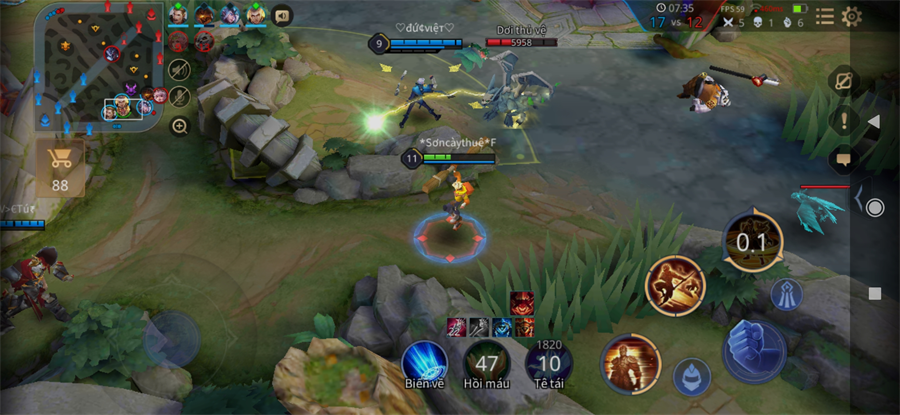The height and width of the screenshot is (415, 900).
Task: Toggle the muted speaker voice button
Action: tap(180, 69)
